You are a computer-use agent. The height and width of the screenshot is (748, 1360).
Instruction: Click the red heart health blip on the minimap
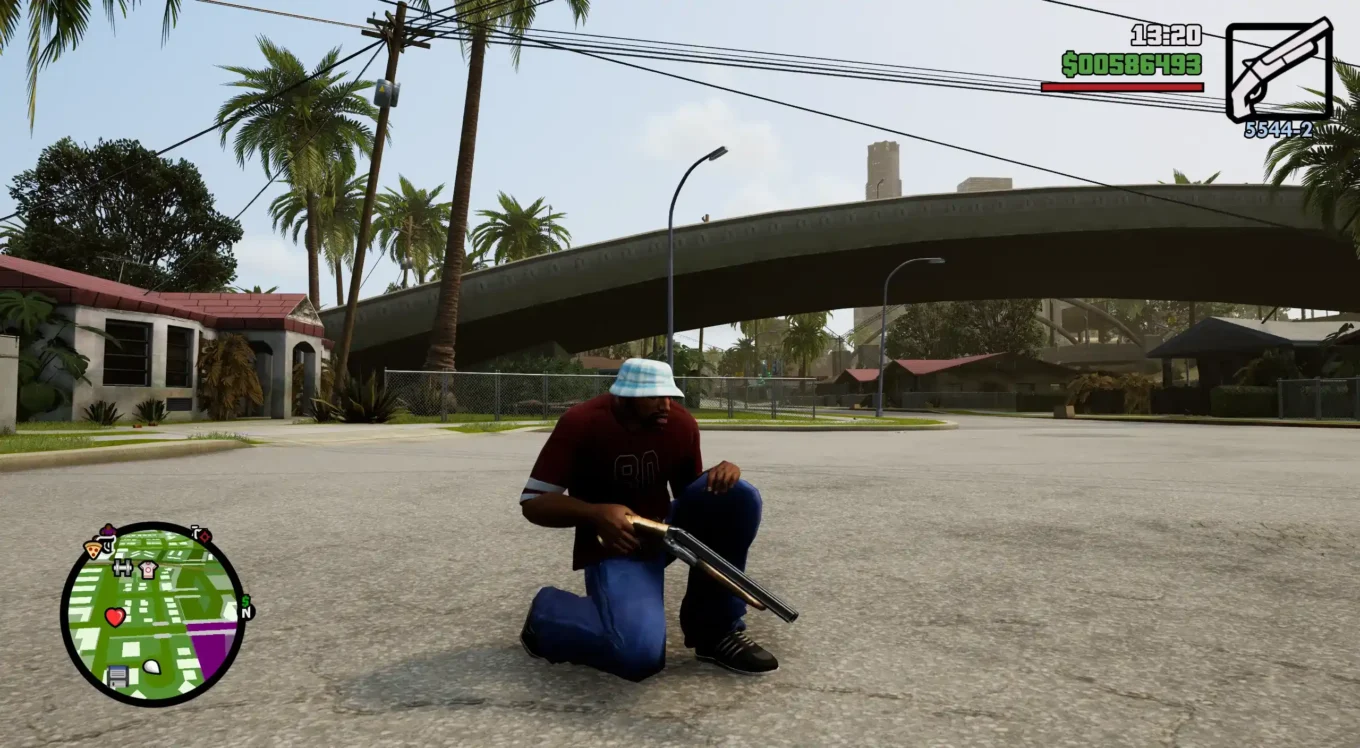tap(115, 616)
